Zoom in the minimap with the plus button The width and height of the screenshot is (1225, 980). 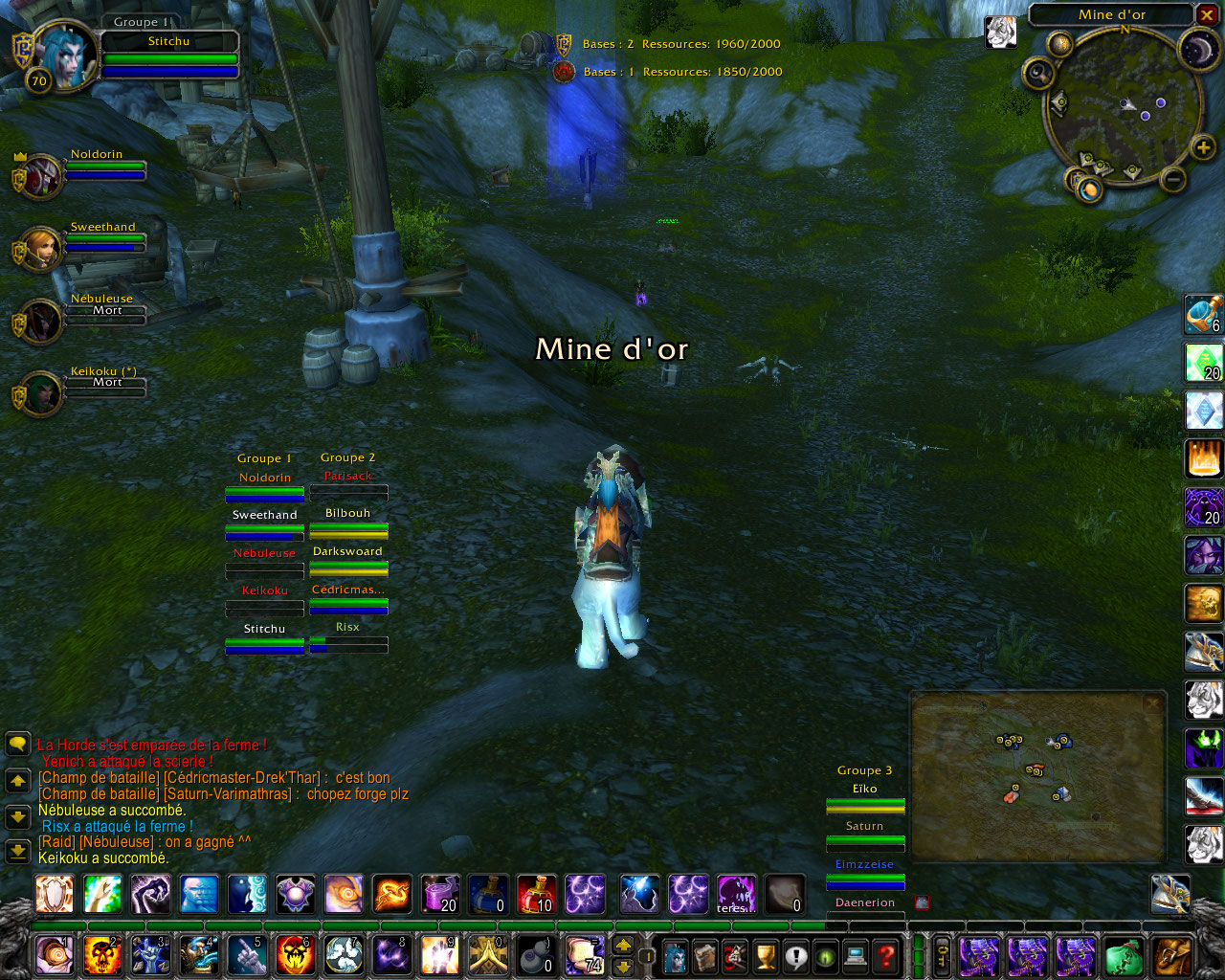[x=1203, y=147]
